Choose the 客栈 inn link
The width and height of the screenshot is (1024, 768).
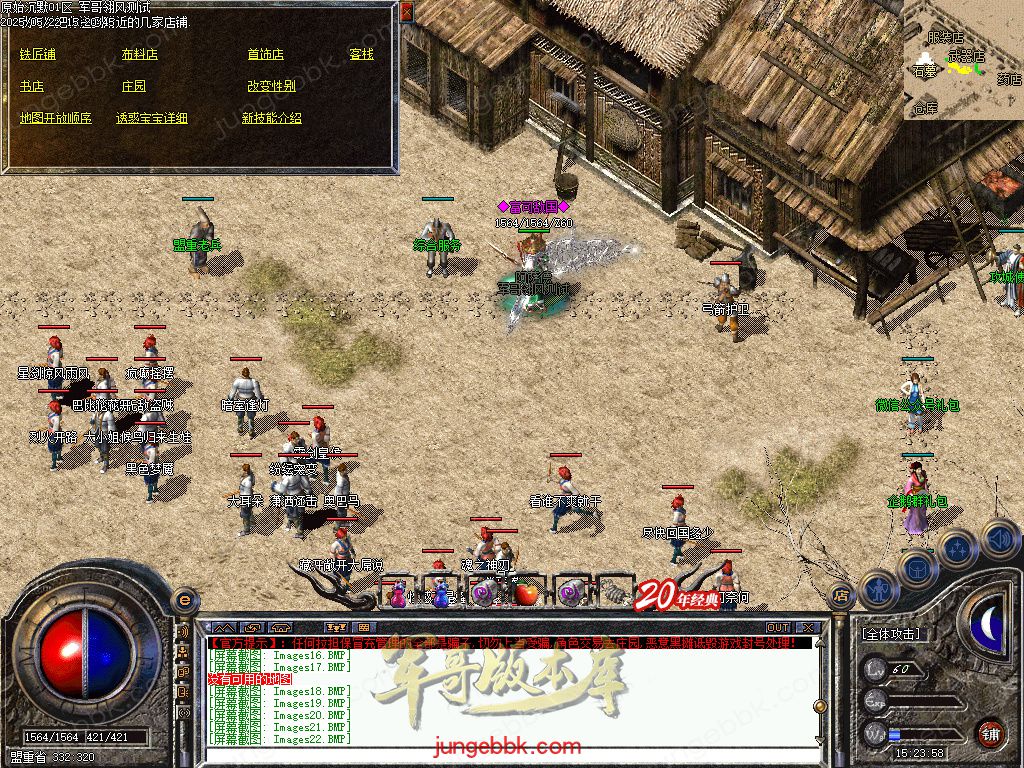[x=361, y=54]
